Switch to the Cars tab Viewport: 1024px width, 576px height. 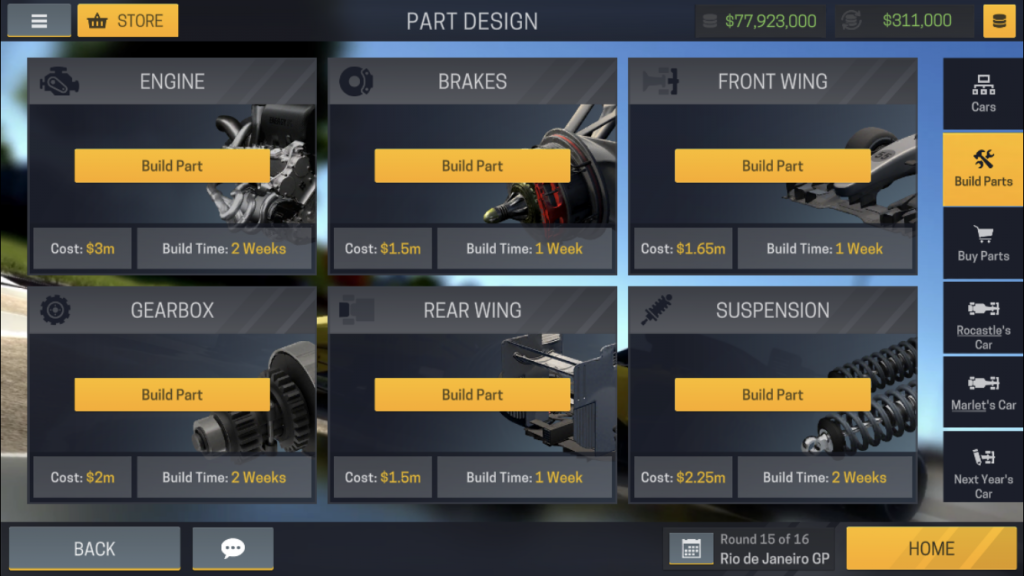tap(983, 94)
